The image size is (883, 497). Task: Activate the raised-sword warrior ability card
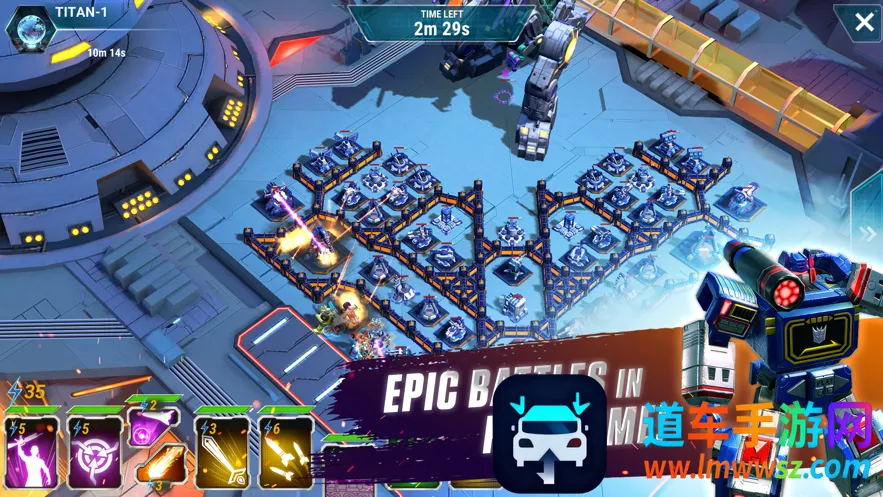click(29, 447)
